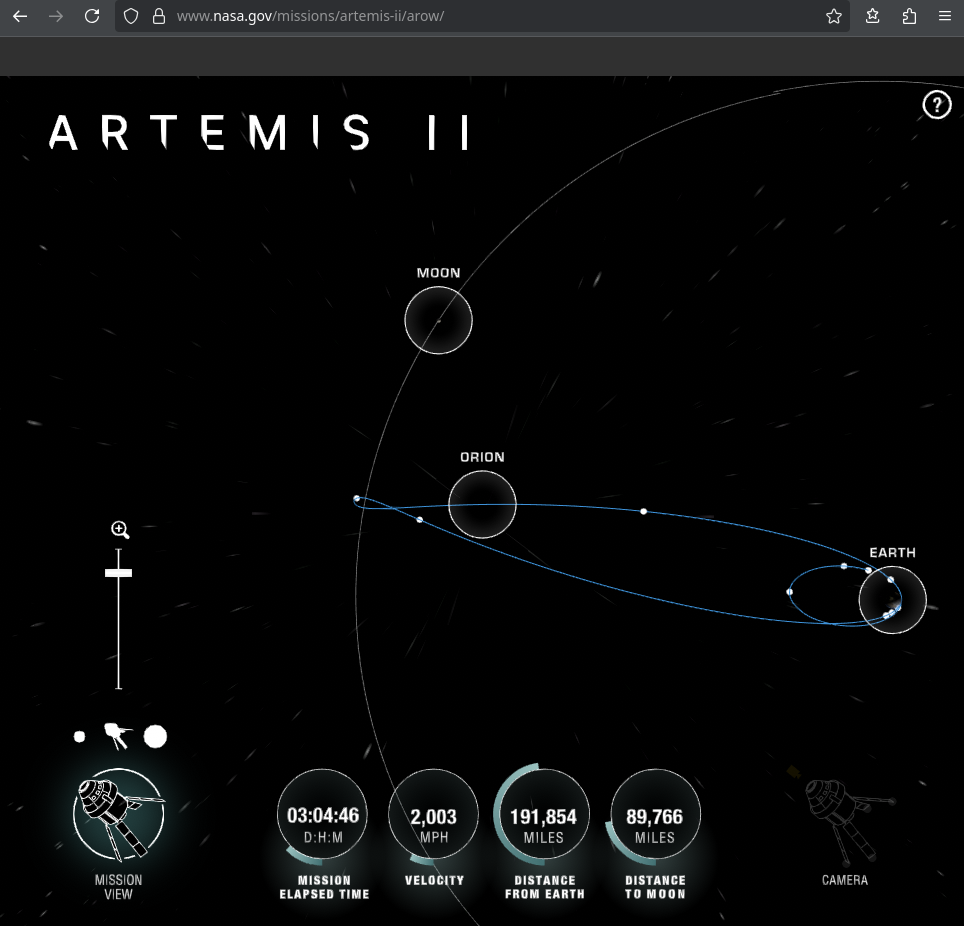Bookmark this page with the star icon

pos(834,16)
